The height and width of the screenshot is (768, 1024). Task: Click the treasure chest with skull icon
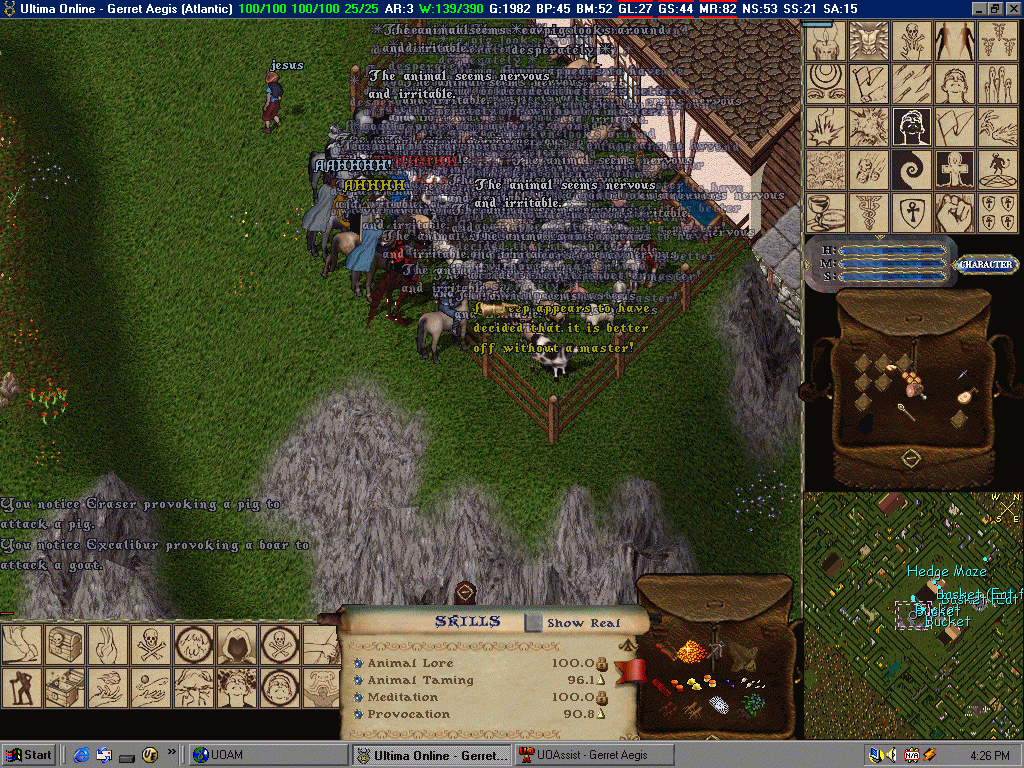64,645
